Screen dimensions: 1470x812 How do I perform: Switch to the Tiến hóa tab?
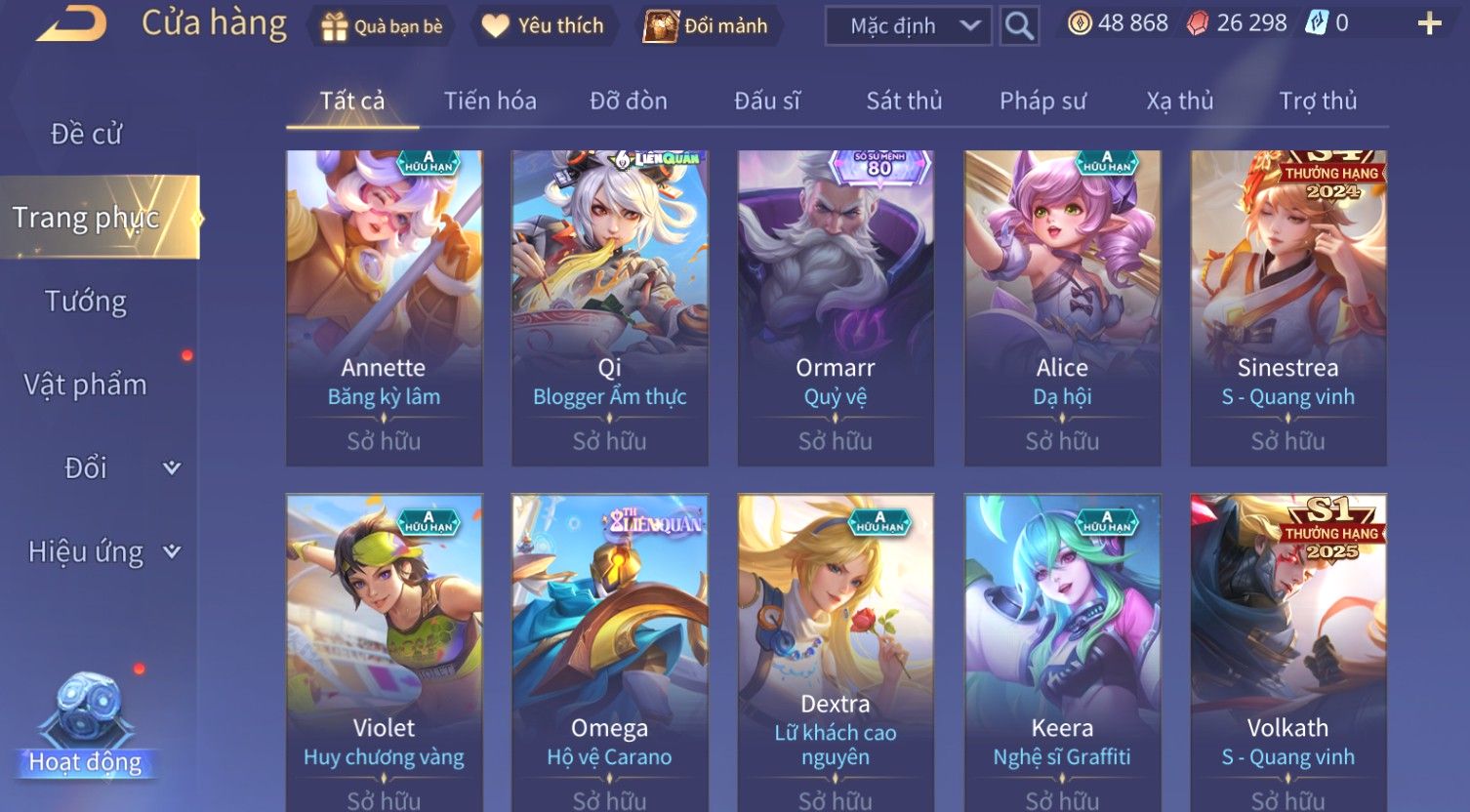(490, 101)
